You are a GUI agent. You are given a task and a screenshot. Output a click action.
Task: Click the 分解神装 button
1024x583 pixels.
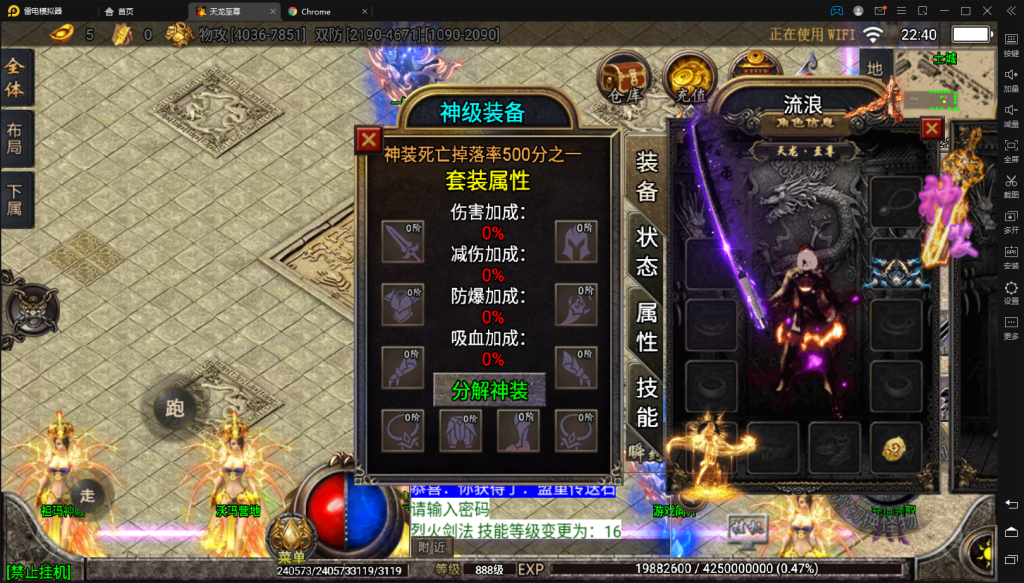(489, 390)
